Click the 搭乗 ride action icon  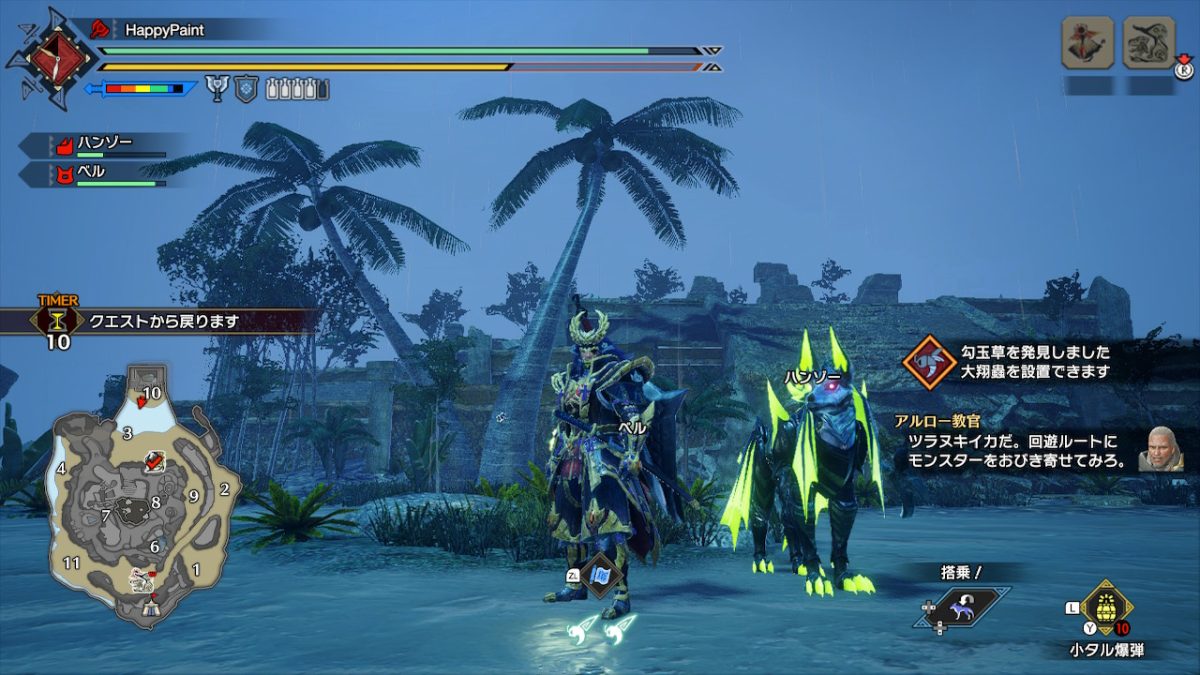click(x=959, y=609)
